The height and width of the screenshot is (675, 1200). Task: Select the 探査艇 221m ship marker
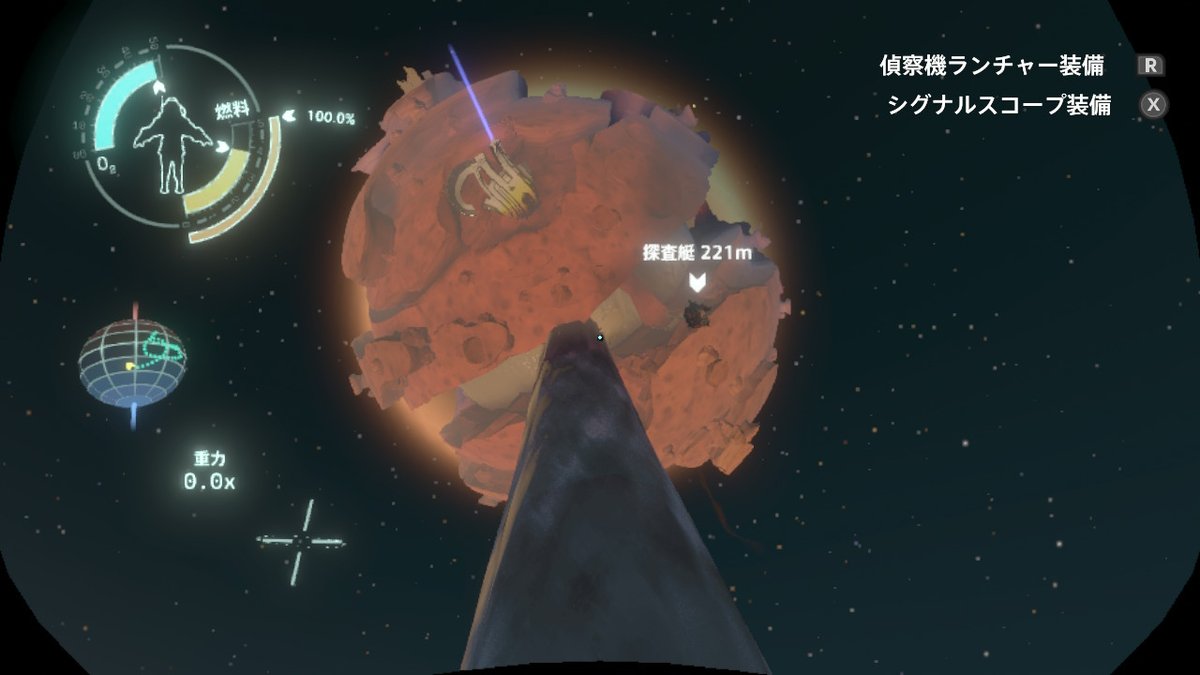[698, 282]
